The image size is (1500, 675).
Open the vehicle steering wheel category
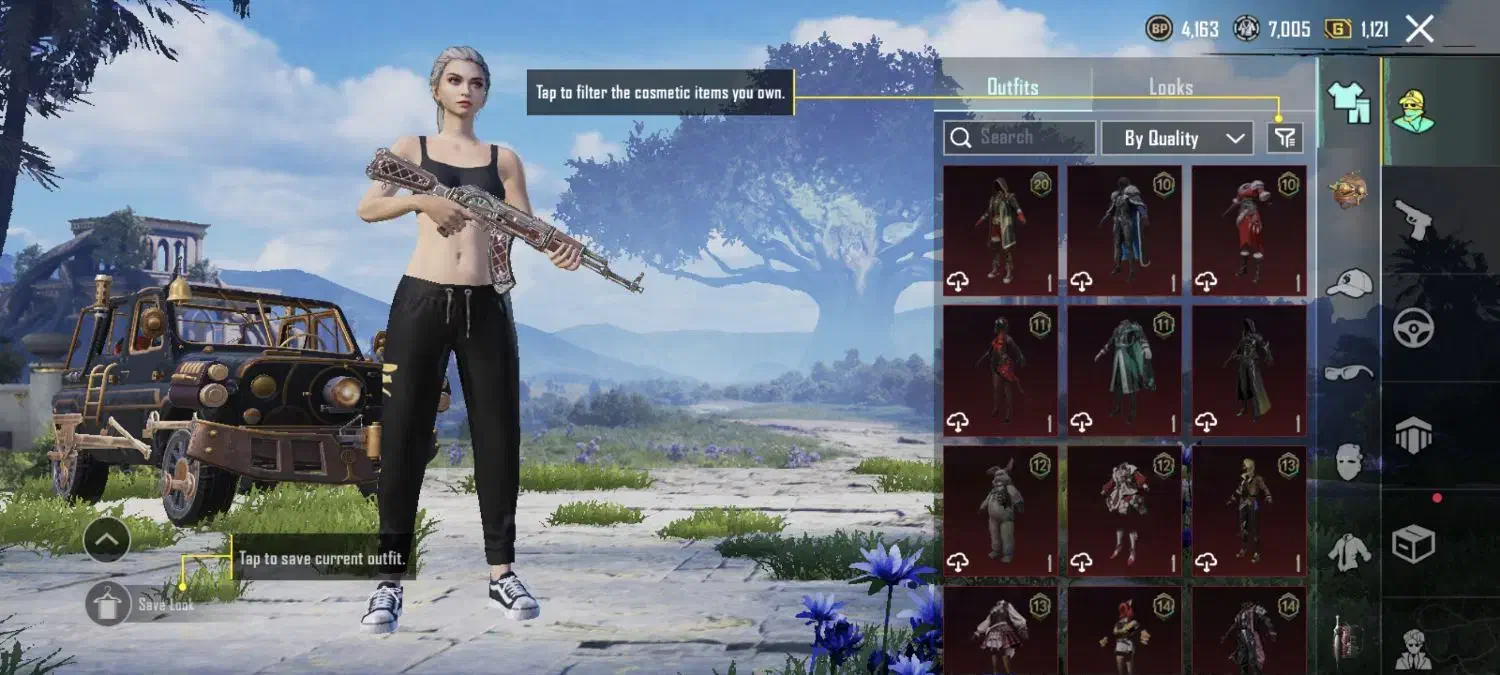click(1413, 327)
